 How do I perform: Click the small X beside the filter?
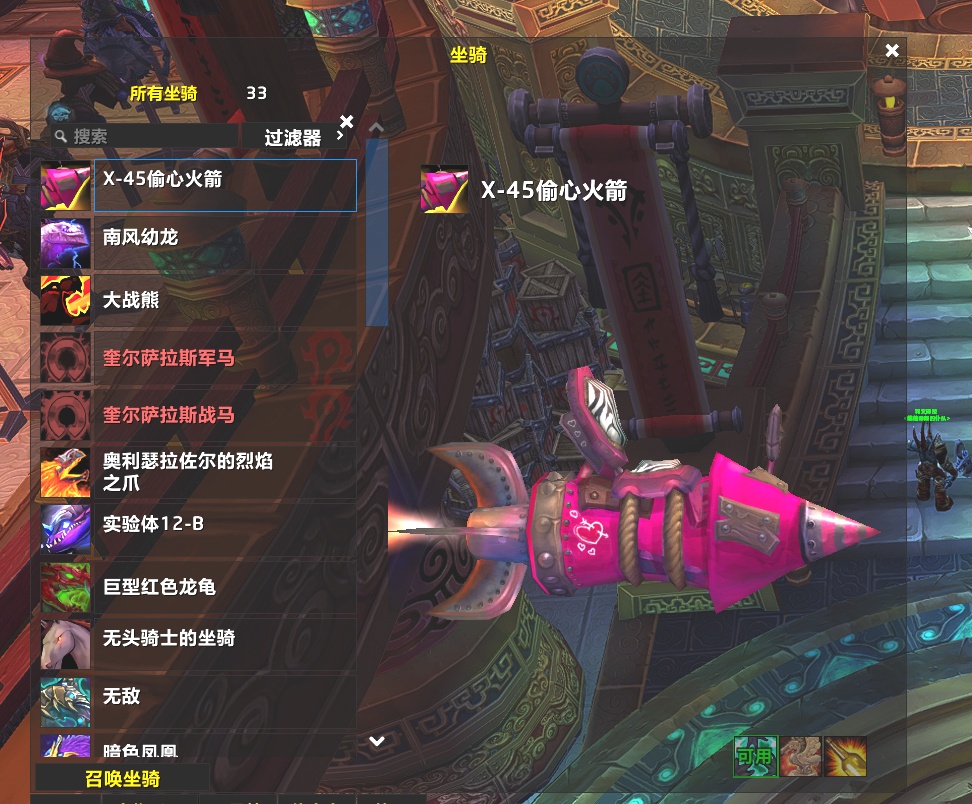pyautogui.click(x=346, y=122)
